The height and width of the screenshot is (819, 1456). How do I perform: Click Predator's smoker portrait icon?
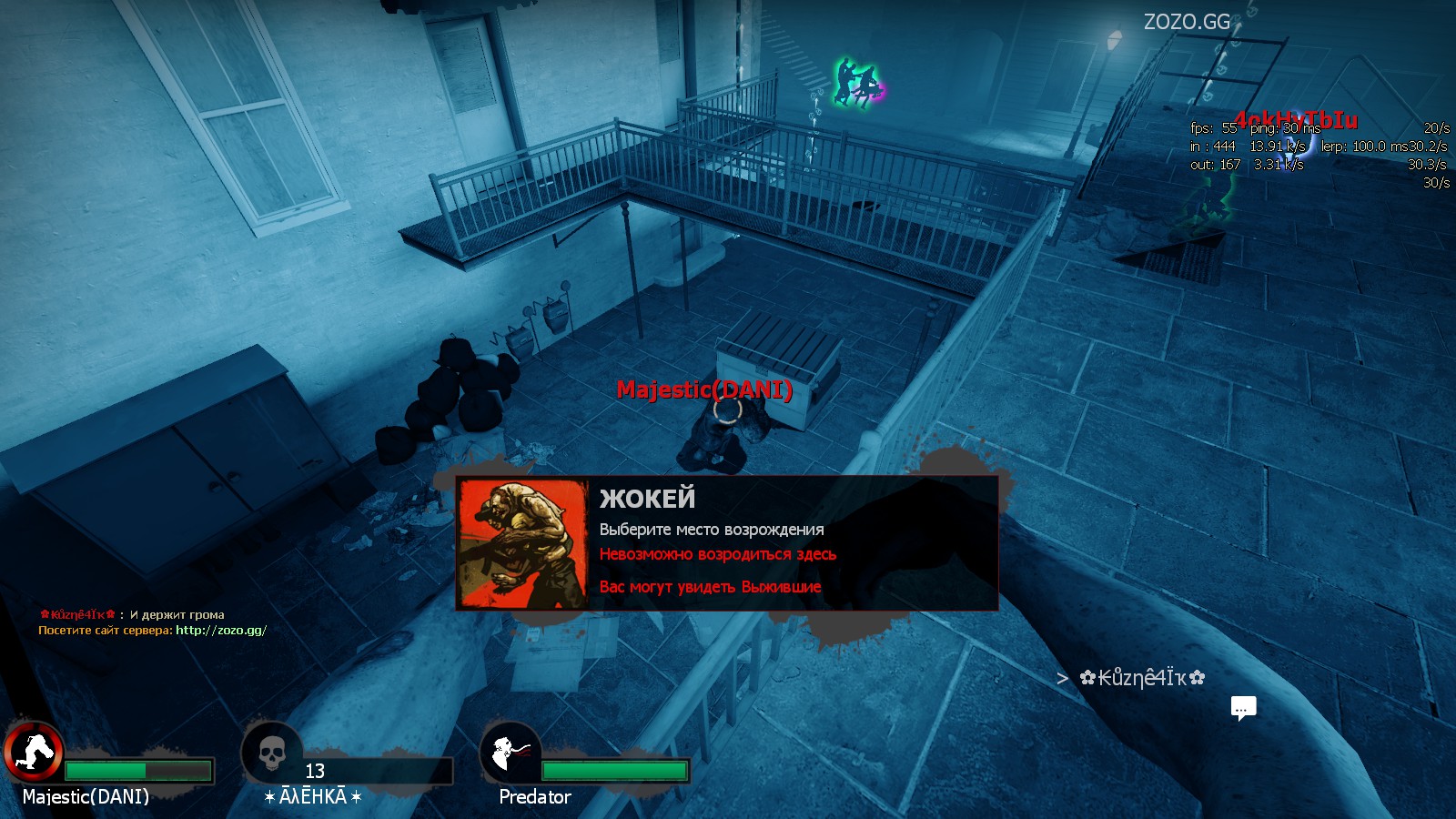tap(510, 753)
